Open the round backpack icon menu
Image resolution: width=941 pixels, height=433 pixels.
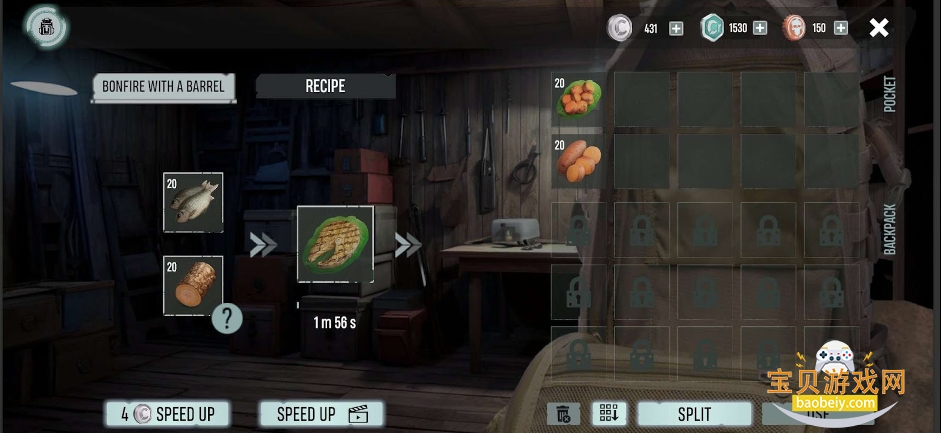click(45, 26)
